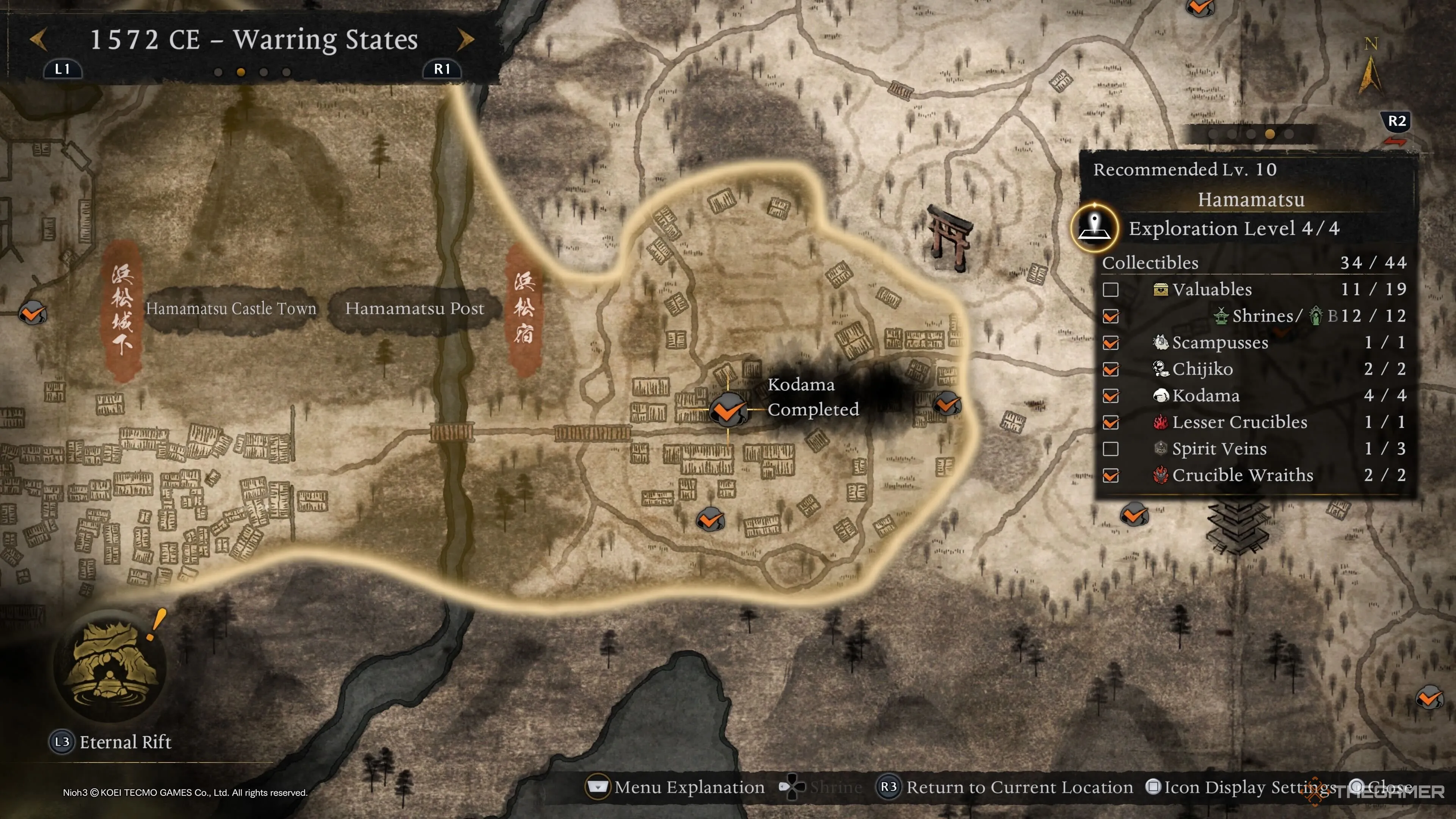Toggle the Crucible Wraiths checkbox

pos(1111,476)
